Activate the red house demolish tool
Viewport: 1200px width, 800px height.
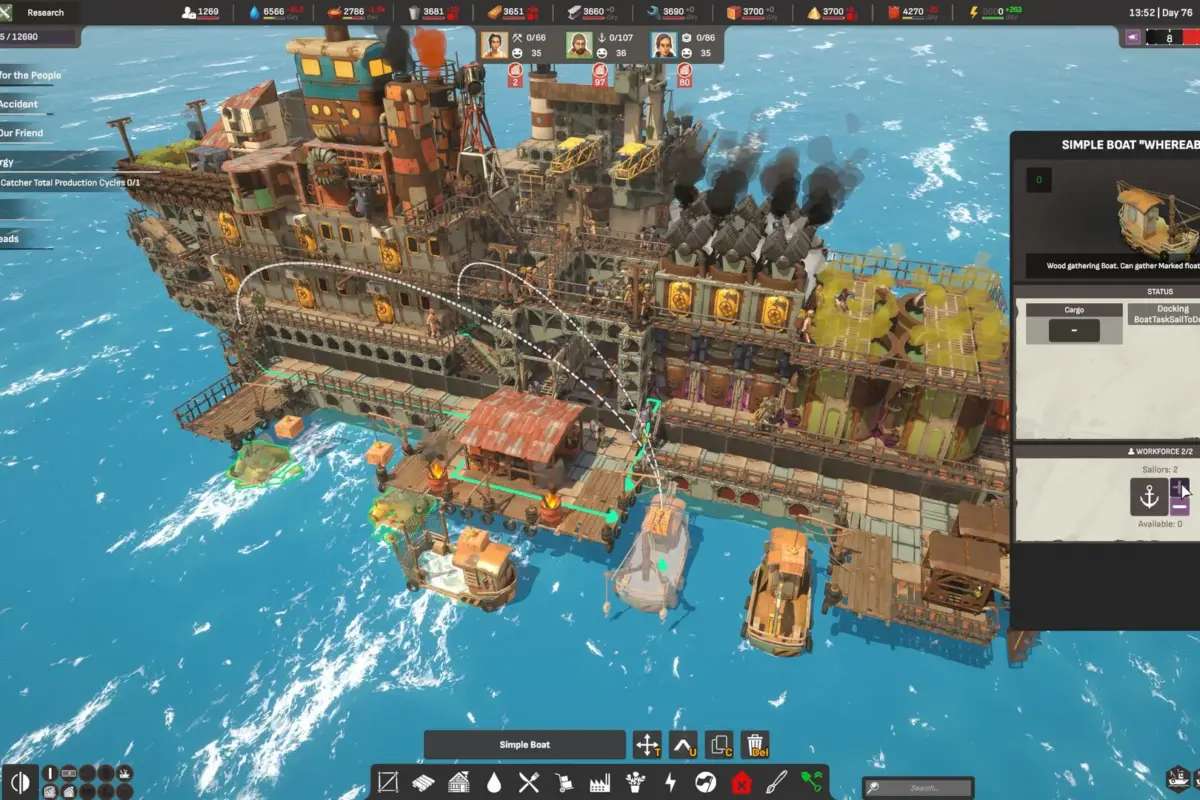click(741, 782)
